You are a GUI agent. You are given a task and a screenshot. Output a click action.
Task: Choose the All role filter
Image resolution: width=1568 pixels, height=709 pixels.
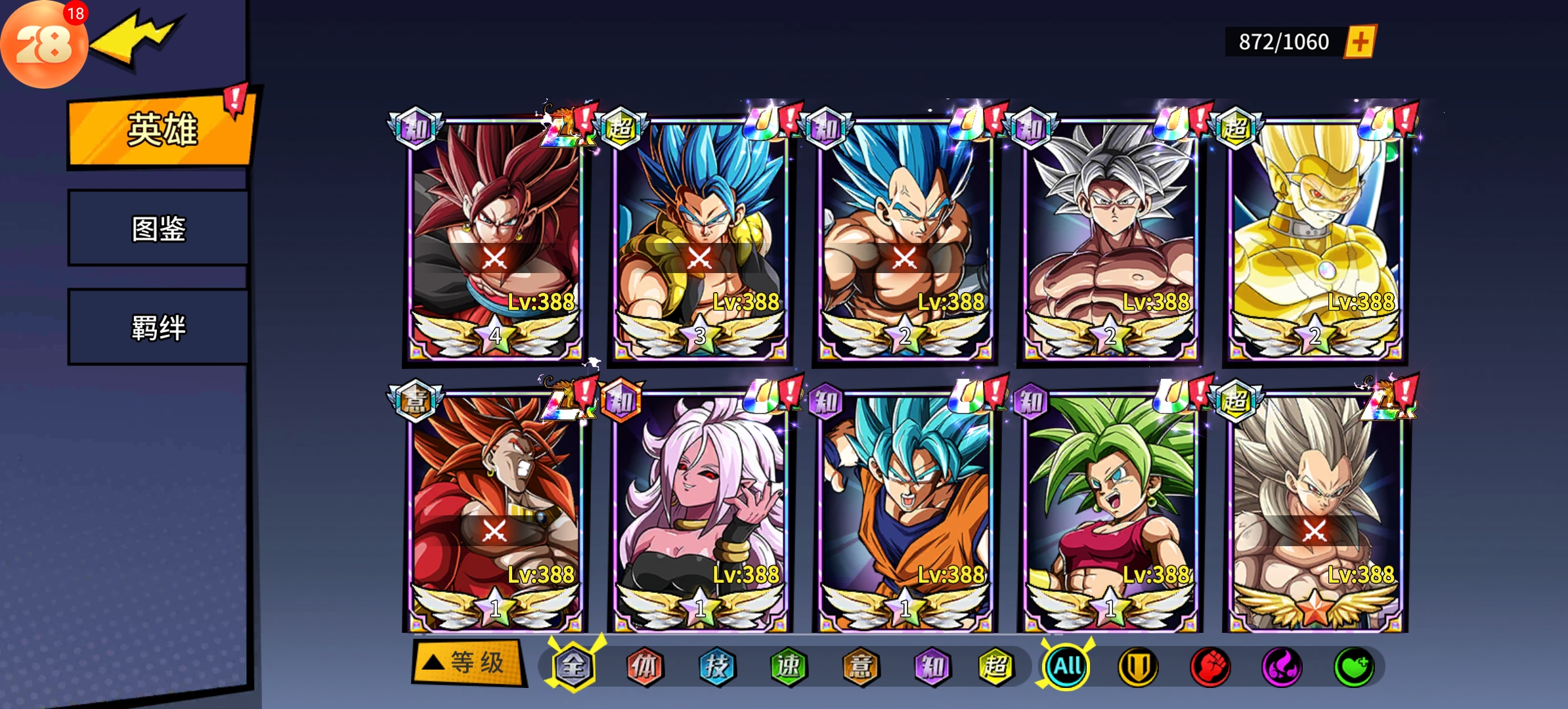[x=1067, y=666]
